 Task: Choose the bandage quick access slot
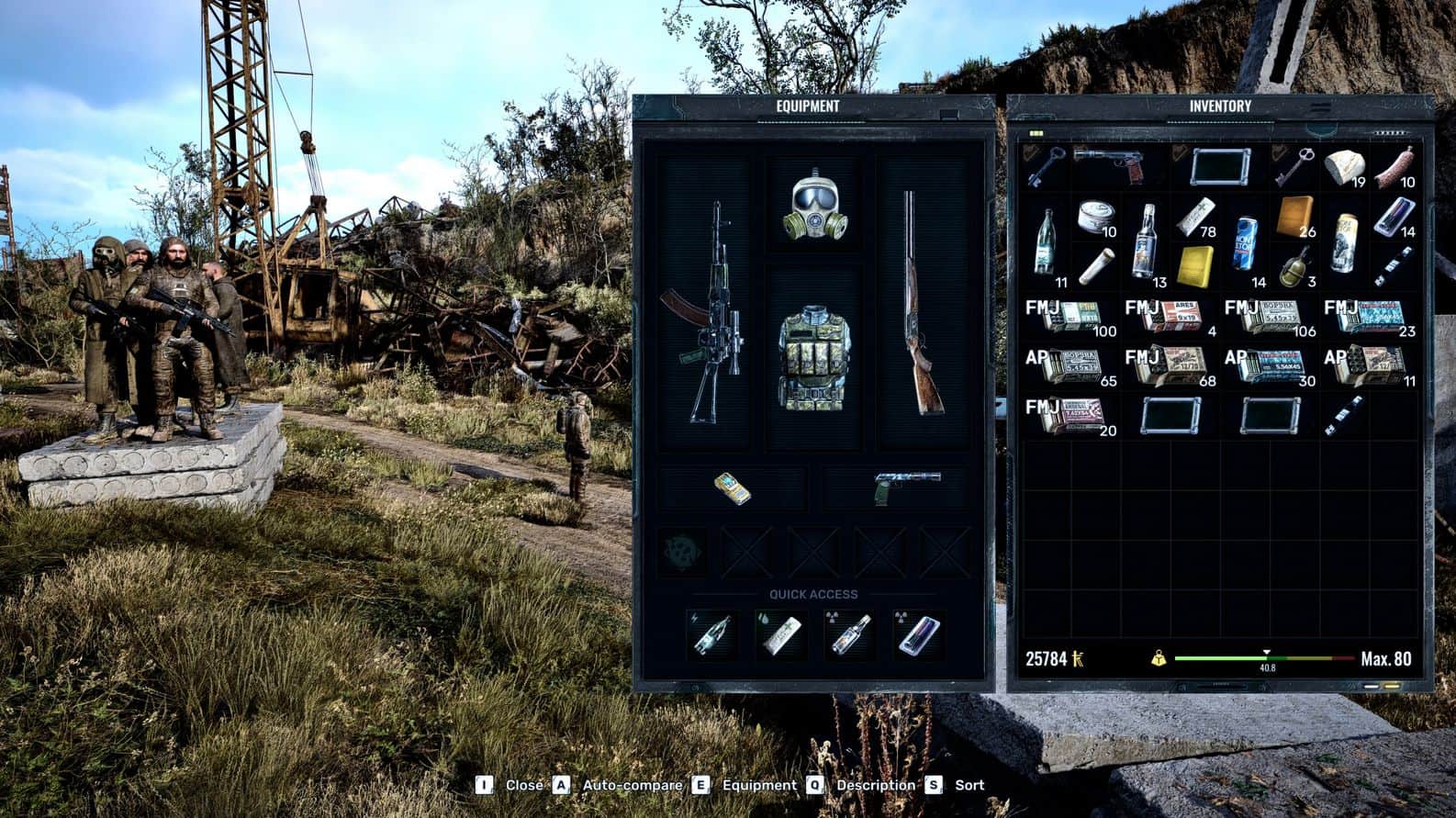point(781,634)
